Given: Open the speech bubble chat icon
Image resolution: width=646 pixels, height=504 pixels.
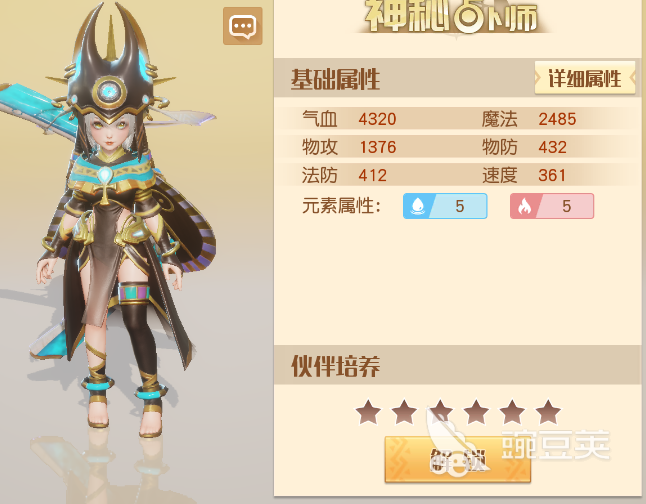Looking at the screenshot, I should click(x=242, y=27).
